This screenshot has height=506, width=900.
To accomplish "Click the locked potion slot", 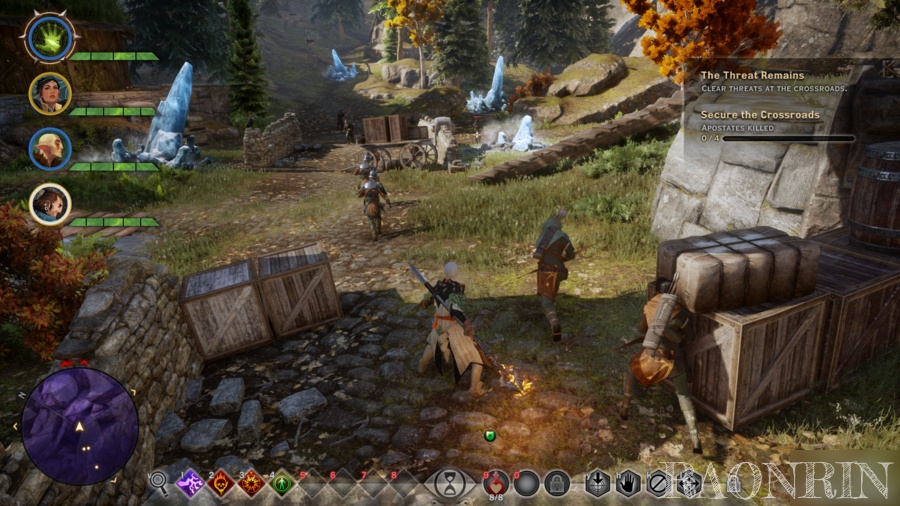I will (x=557, y=484).
